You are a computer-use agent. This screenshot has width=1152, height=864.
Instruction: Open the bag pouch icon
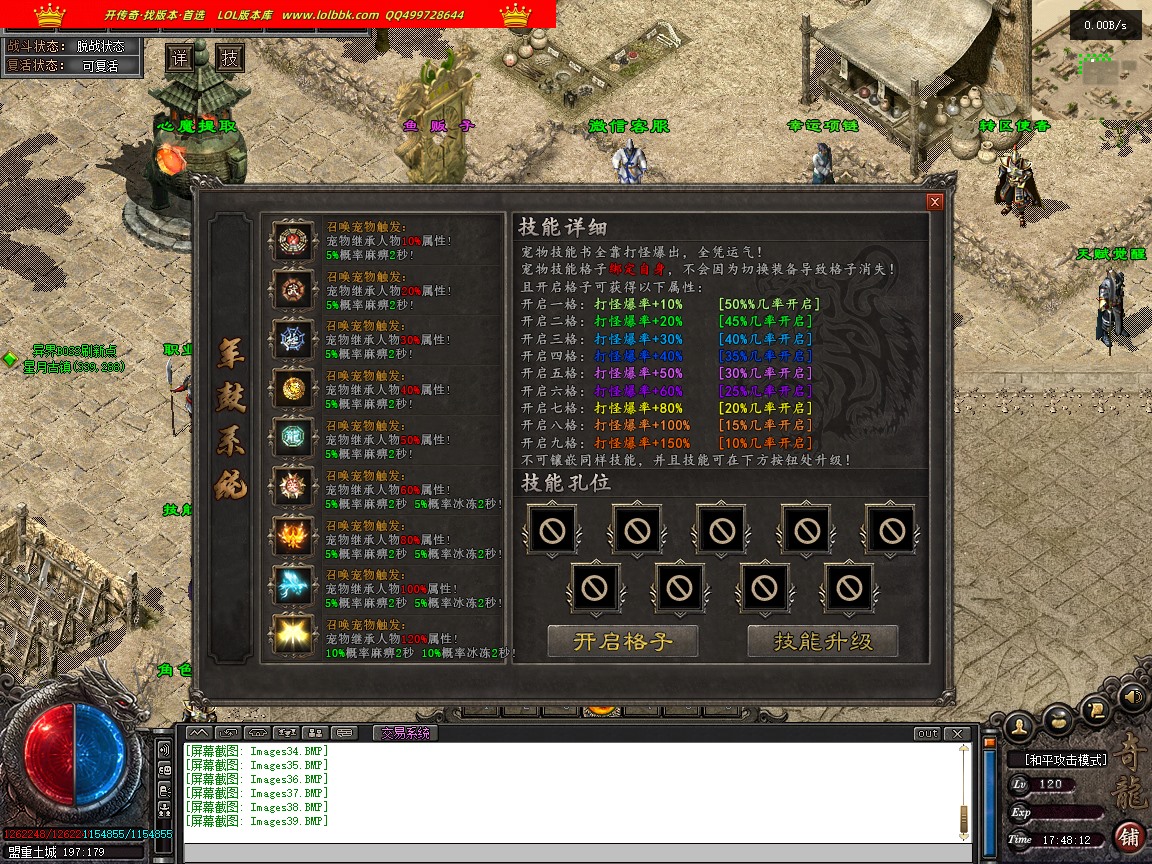(x=1058, y=717)
